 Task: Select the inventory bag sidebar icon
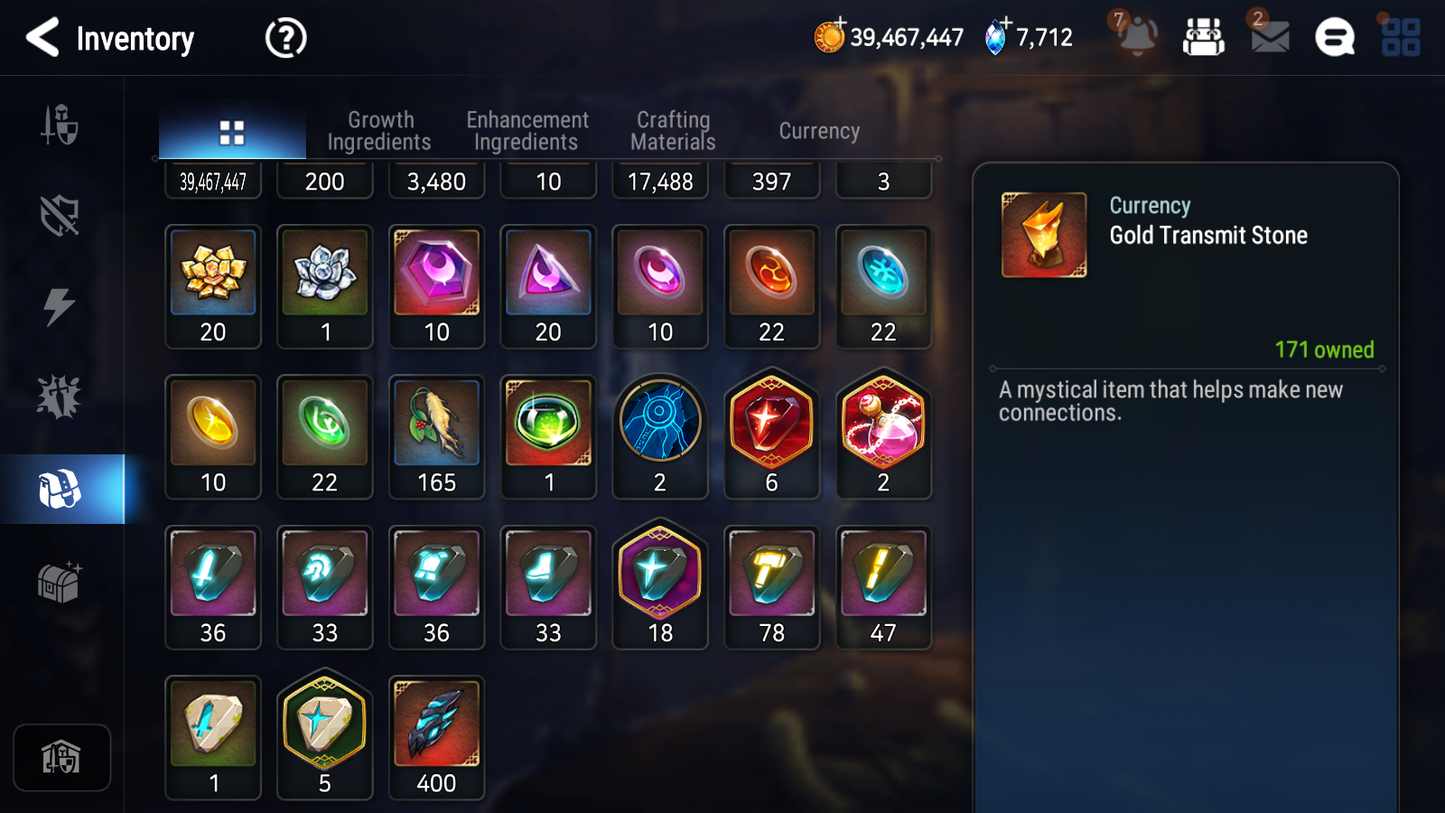pos(60,487)
